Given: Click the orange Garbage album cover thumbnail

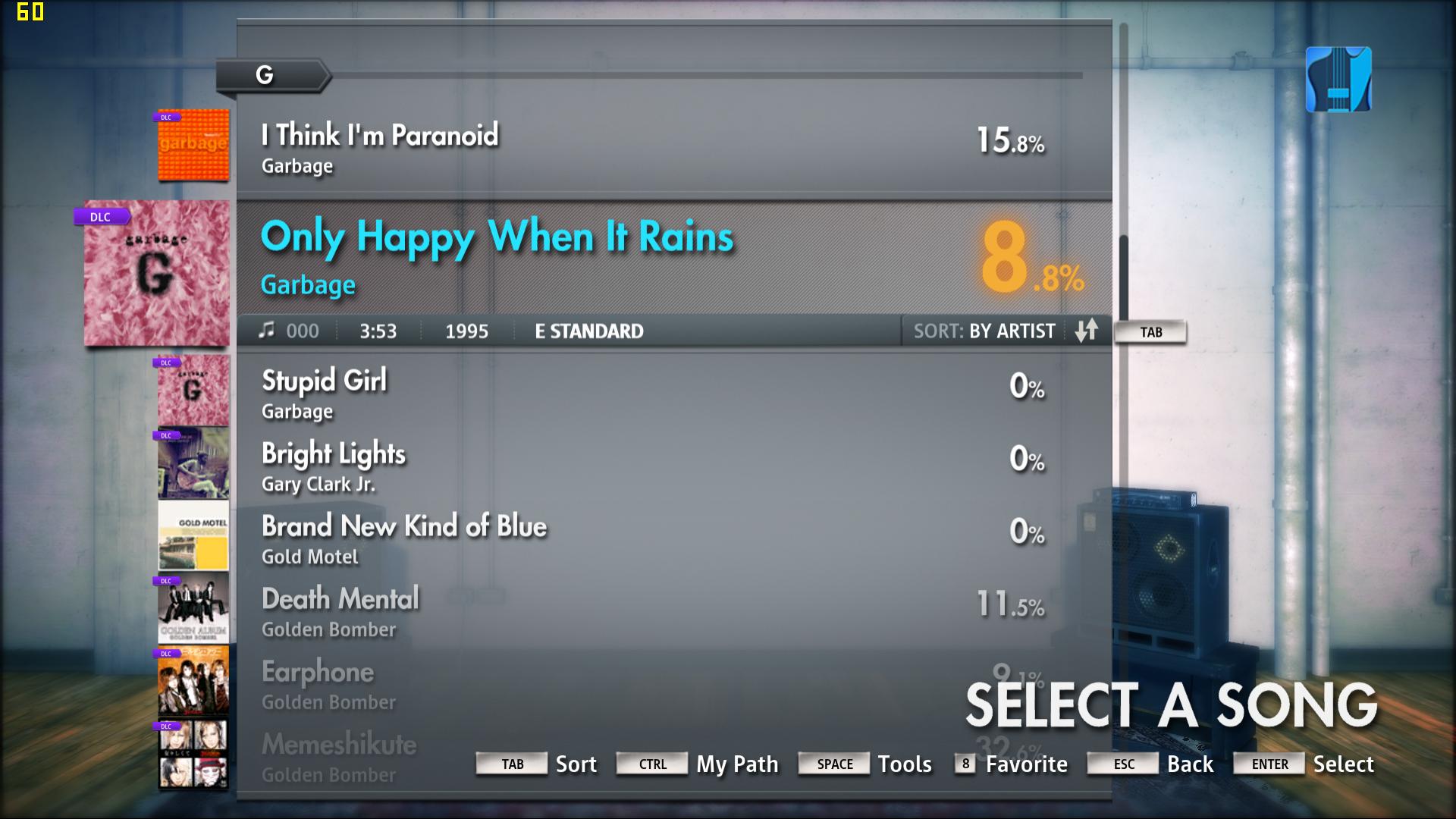Looking at the screenshot, I should (193, 146).
